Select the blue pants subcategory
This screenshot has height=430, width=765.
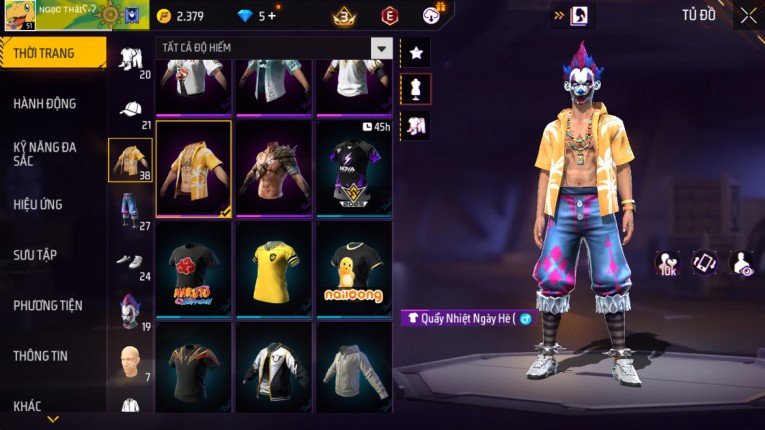[130, 208]
